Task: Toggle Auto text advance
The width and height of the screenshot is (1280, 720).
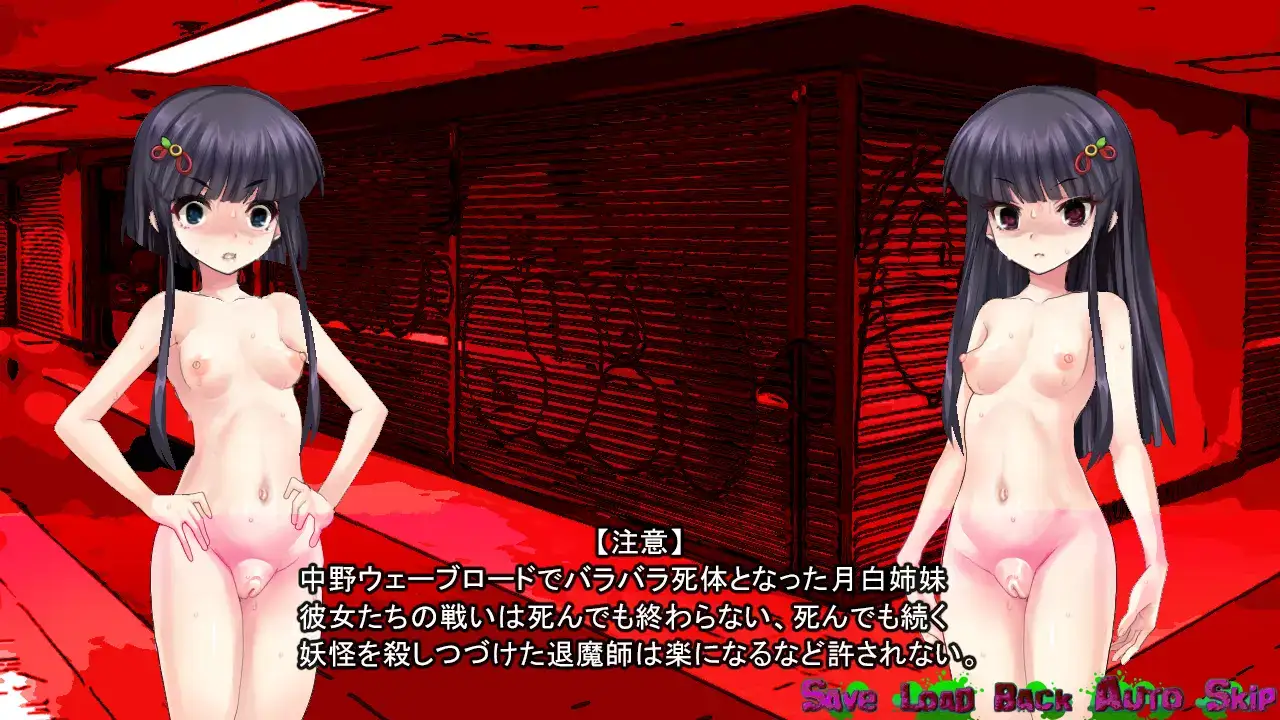Action: 1139,696
